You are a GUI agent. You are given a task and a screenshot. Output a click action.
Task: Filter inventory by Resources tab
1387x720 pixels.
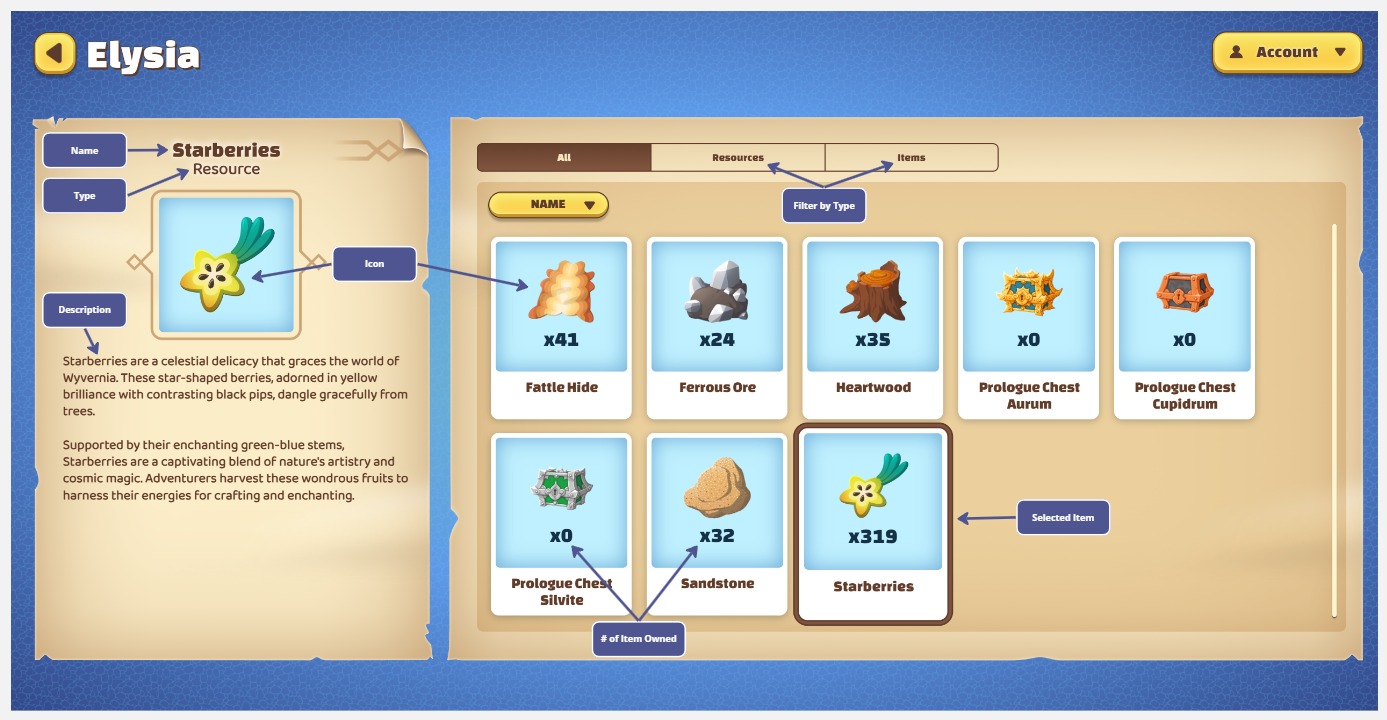click(x=737, y=158)
